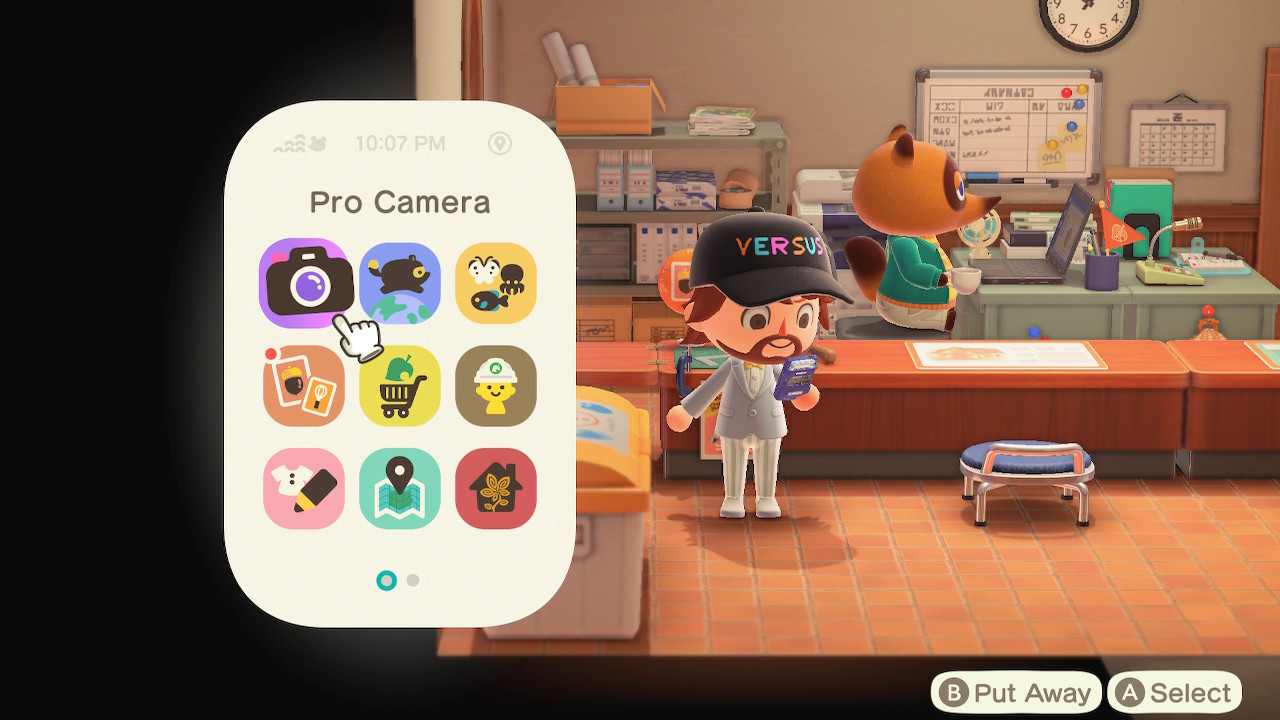
Task: Open the Custom Designs app
Action: coord(304,487)
